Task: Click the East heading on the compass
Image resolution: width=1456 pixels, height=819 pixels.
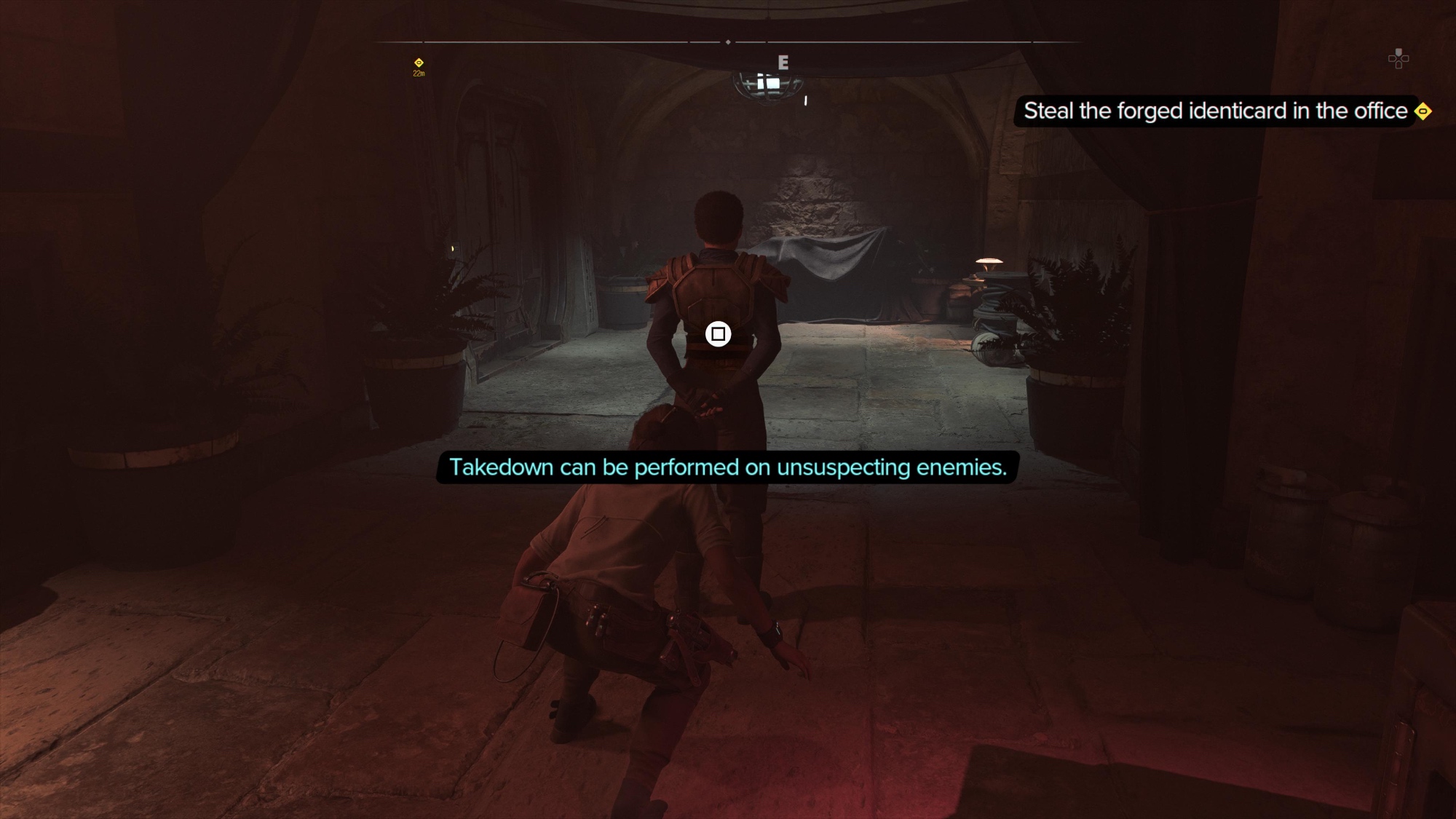Action: pos(783,63)
